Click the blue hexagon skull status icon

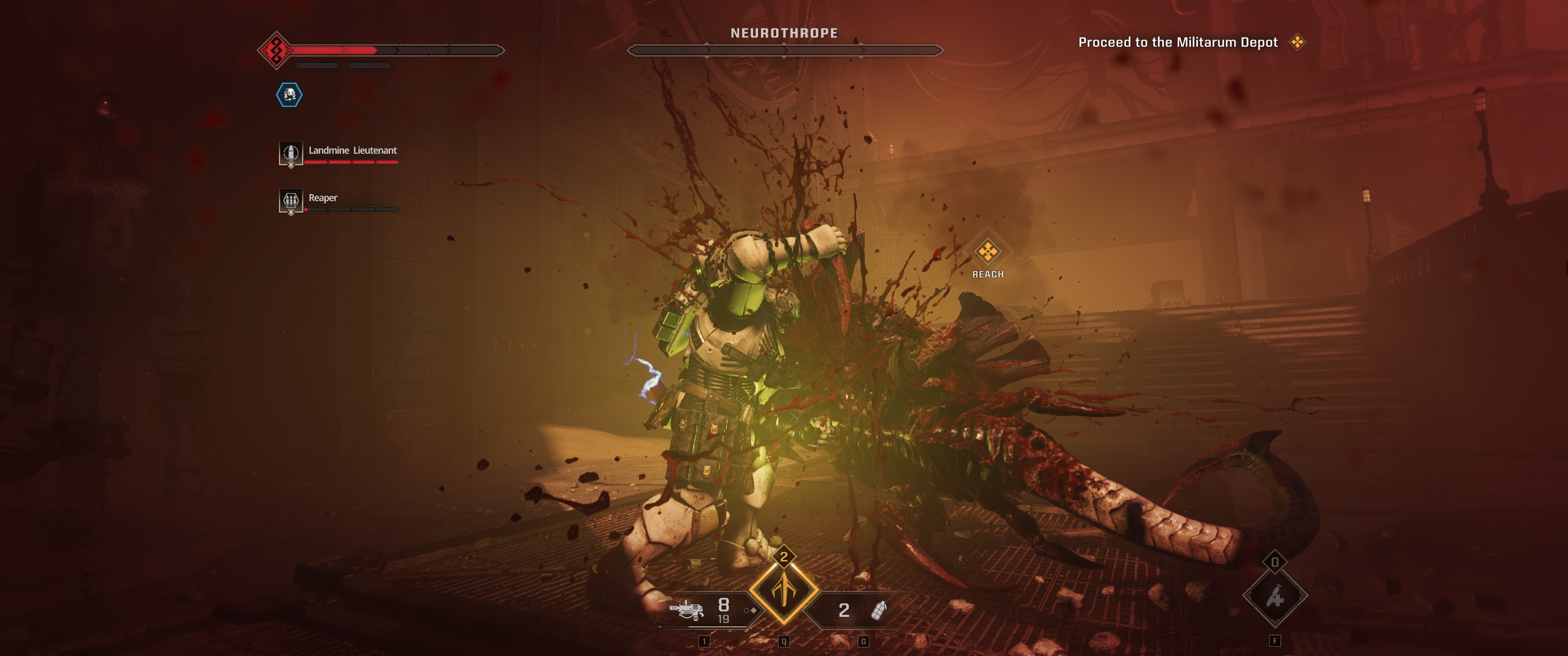click(289, 95)
